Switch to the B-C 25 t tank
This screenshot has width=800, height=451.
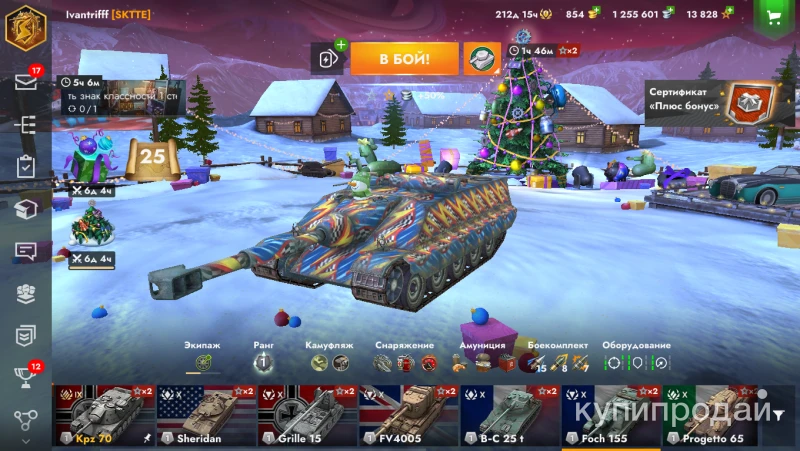tap(508, 415)
